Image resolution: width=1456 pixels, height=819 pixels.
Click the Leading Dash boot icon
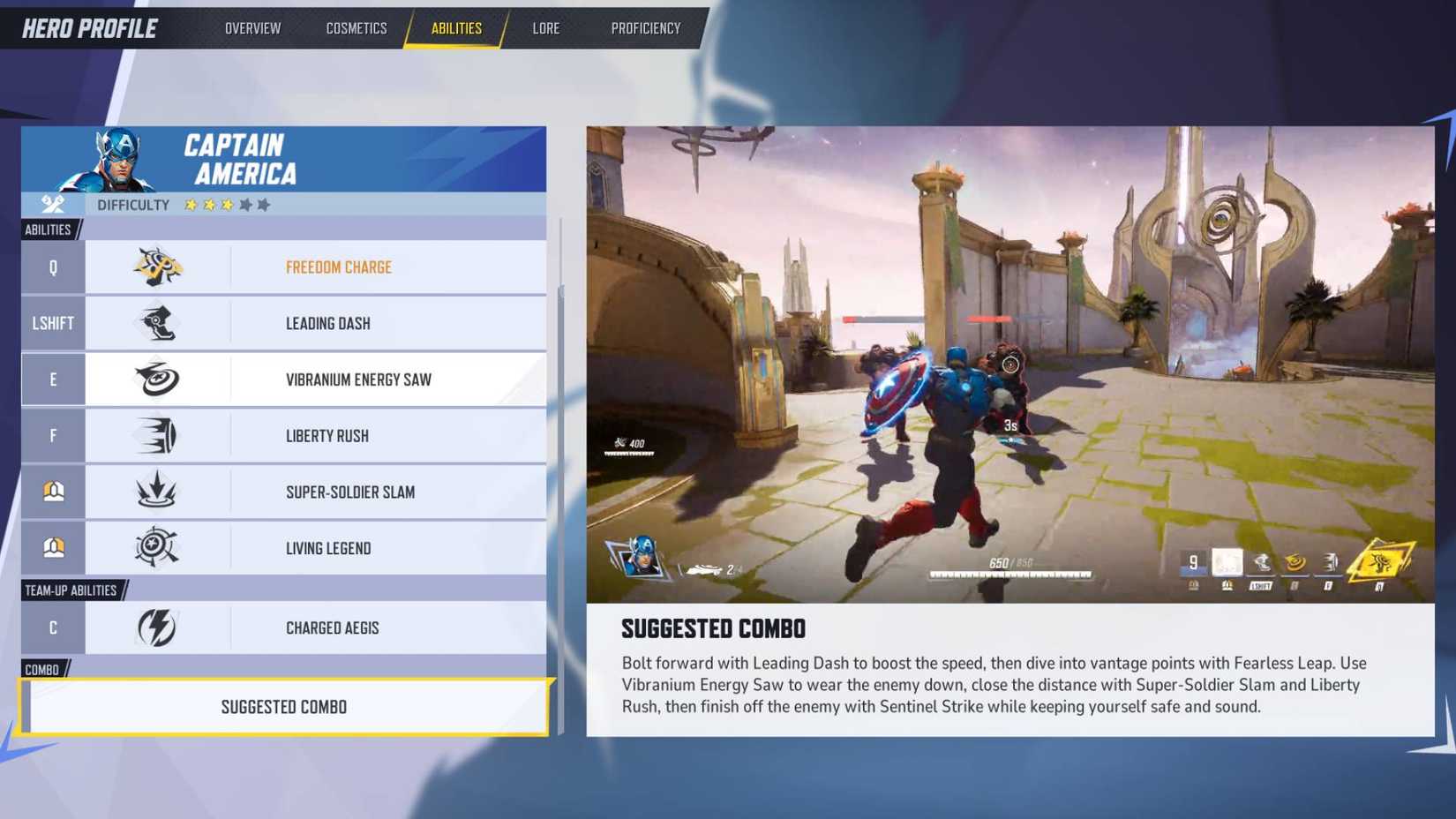[x=160, y=323]
